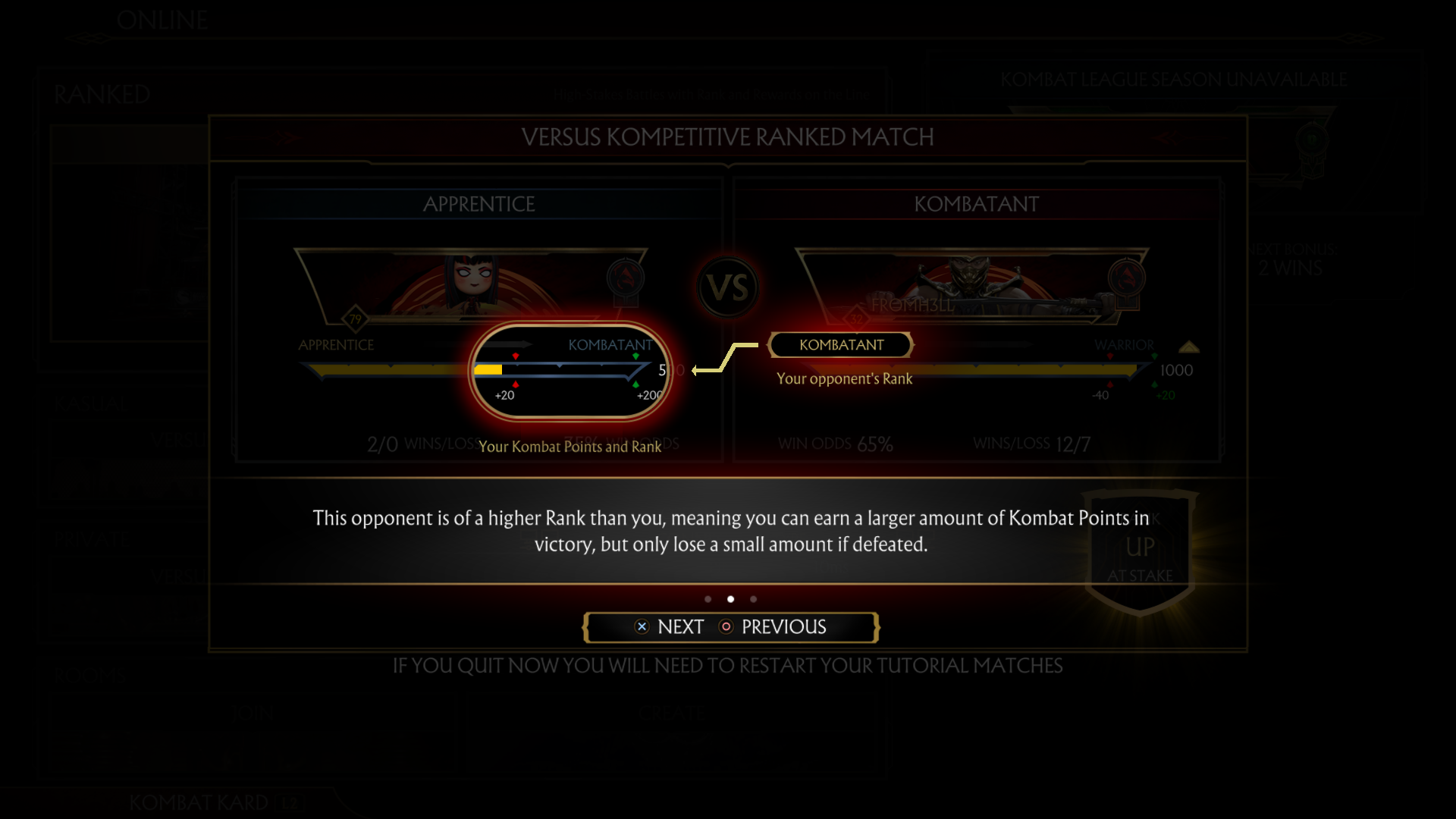Click the NEXT button
The height and width of the screenshot is (819, 1456).
click(679, 626)
